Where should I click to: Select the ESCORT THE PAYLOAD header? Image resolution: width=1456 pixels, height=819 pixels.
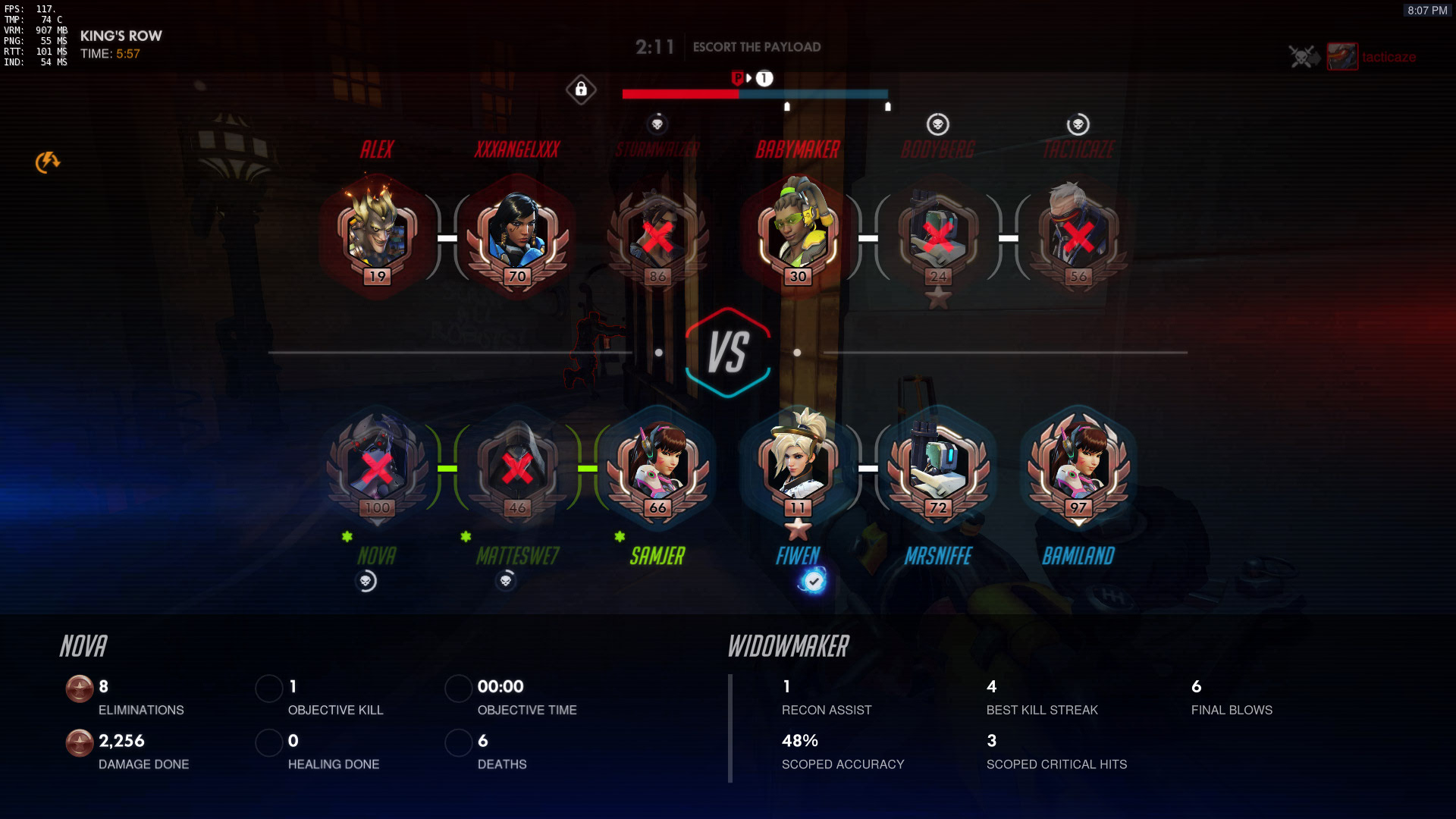(x=756, y=46)
